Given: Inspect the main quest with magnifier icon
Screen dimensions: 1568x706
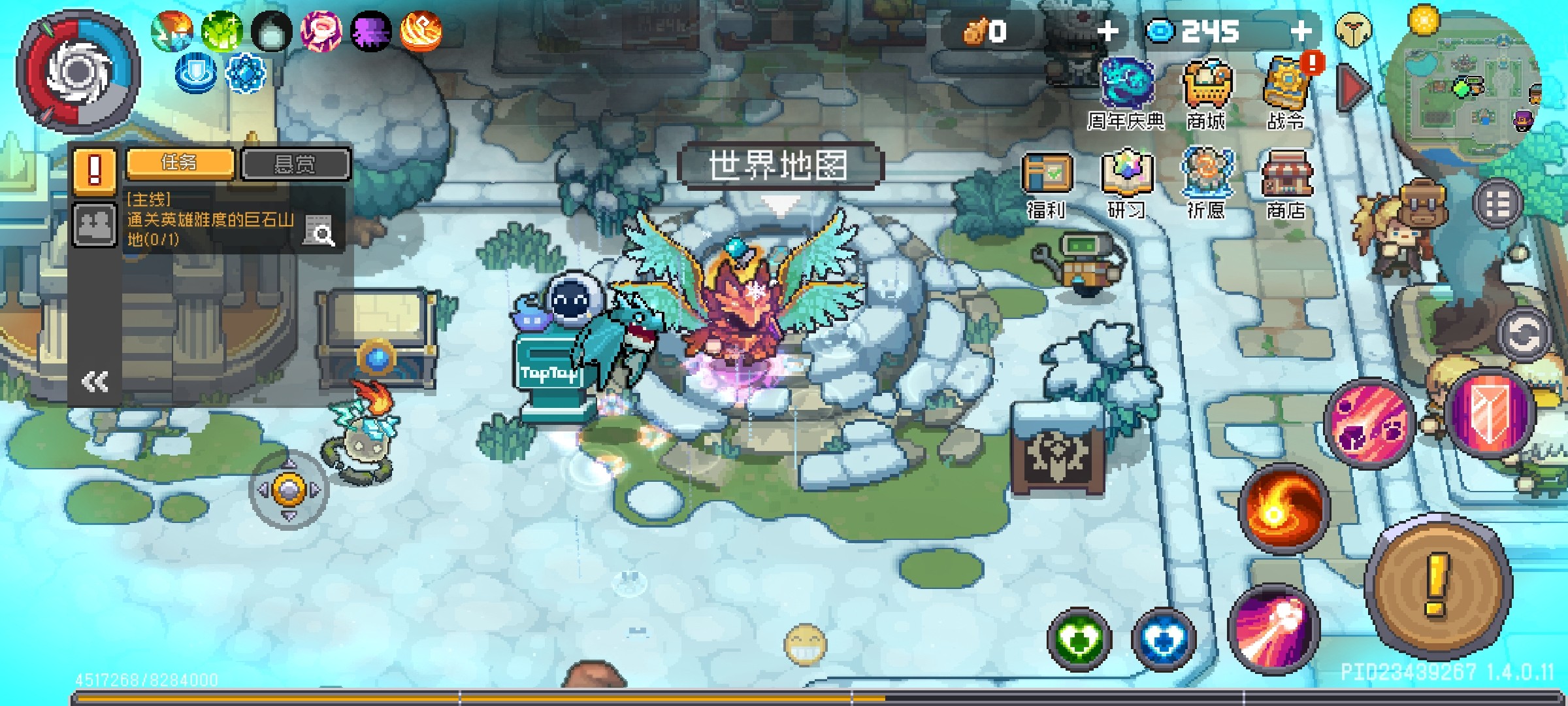Looking at the screenshot, I should tap(319, 230).
